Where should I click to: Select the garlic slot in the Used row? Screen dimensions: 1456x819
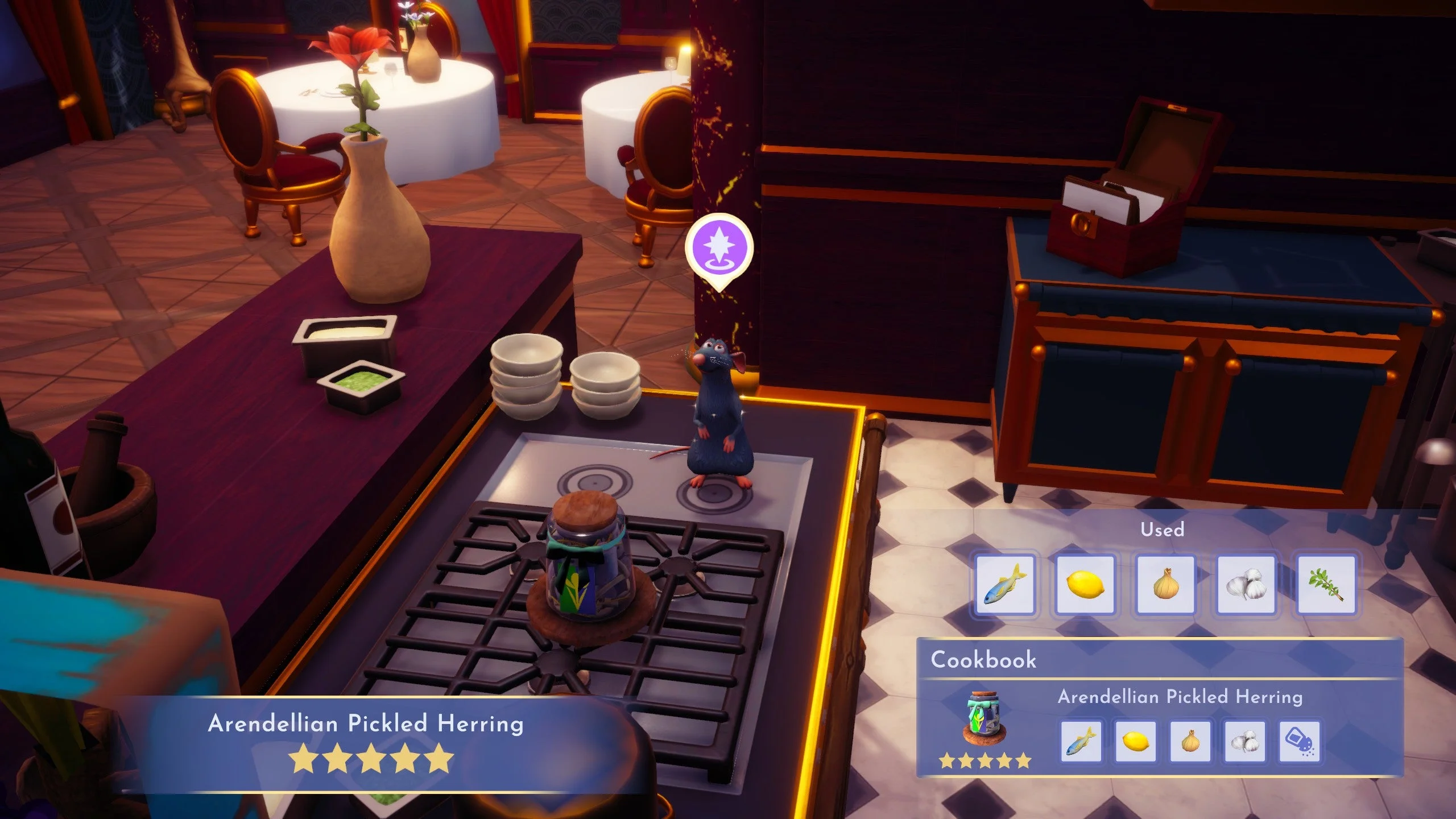coord(1246,585)
